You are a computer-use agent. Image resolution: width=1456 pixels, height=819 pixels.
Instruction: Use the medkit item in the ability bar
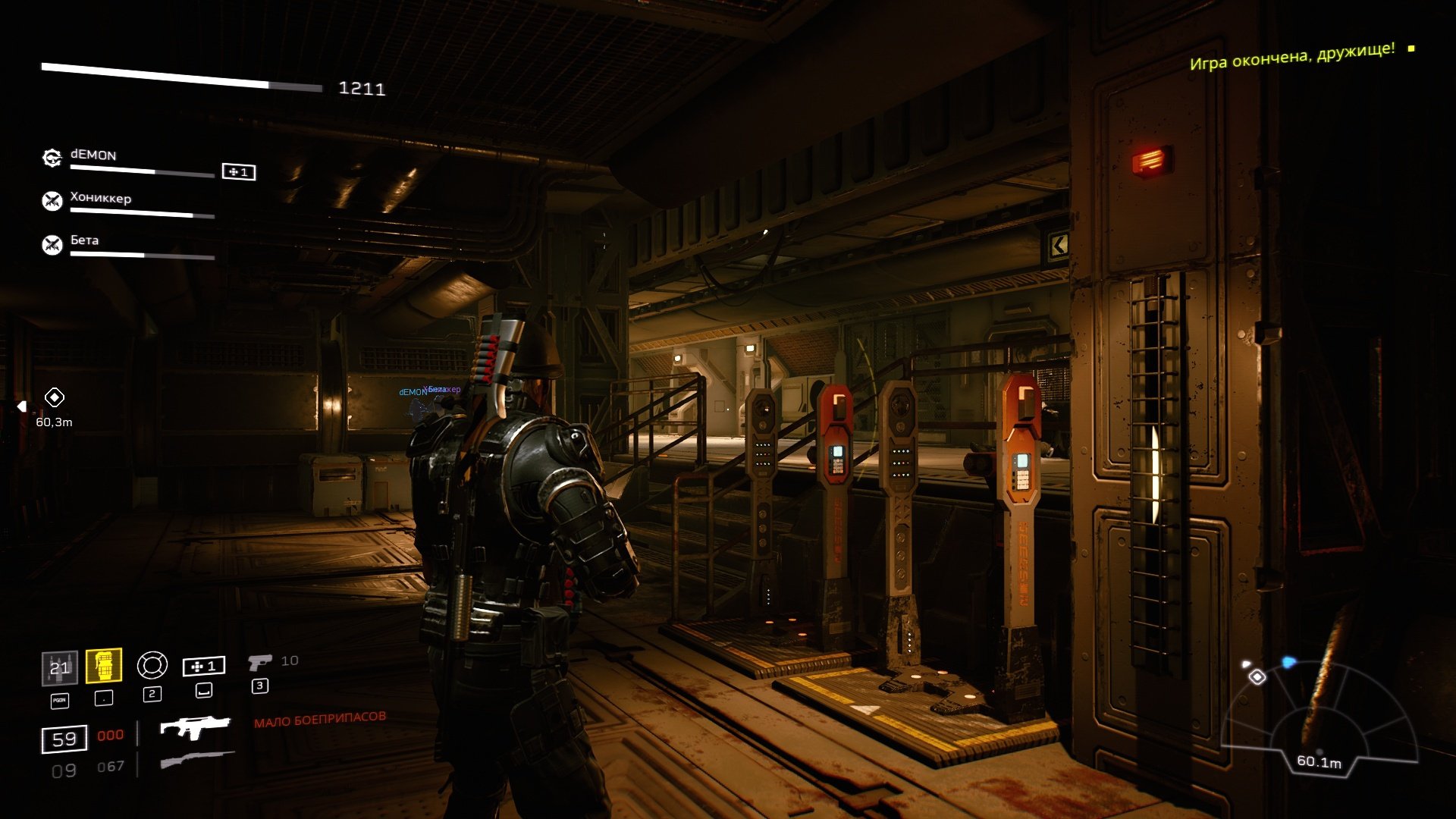(203, 667)
